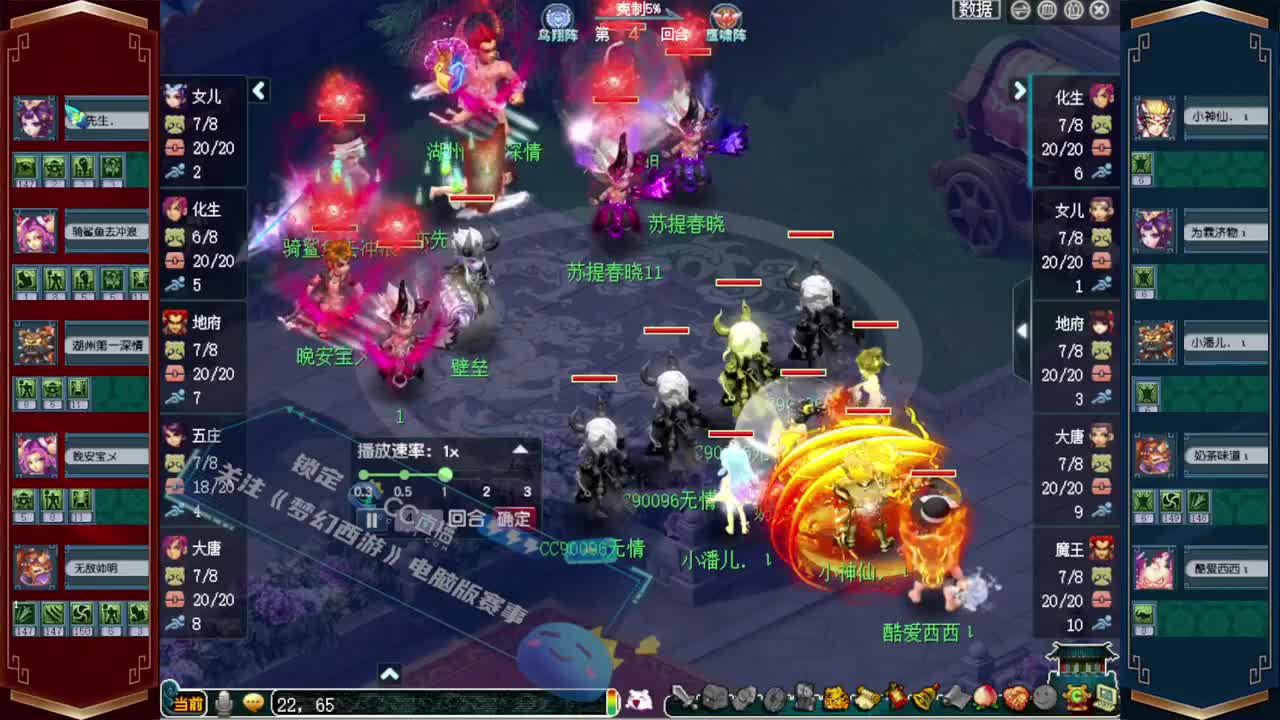Open the 数据 menu at the top right

(974, 9)
